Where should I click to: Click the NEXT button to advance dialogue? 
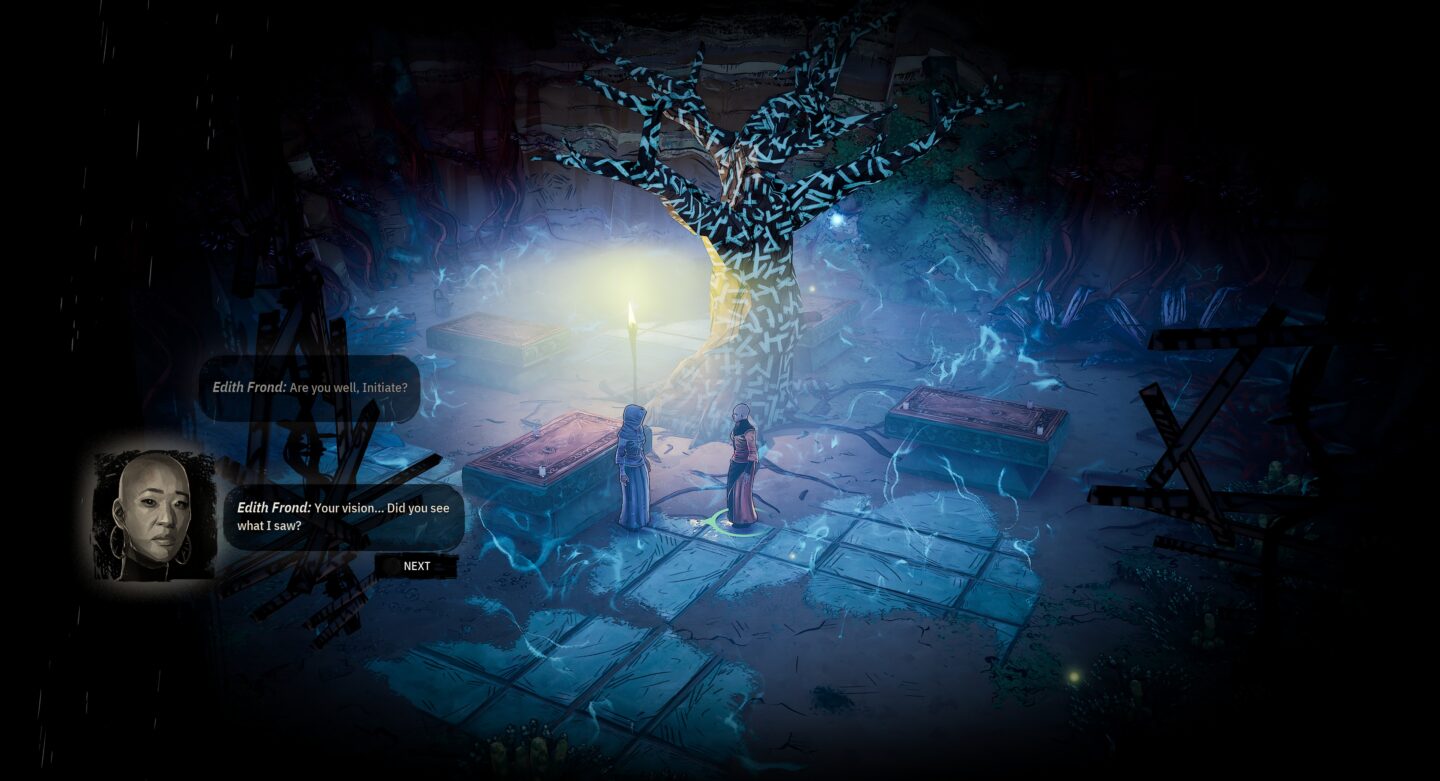[x=417, y=566]
